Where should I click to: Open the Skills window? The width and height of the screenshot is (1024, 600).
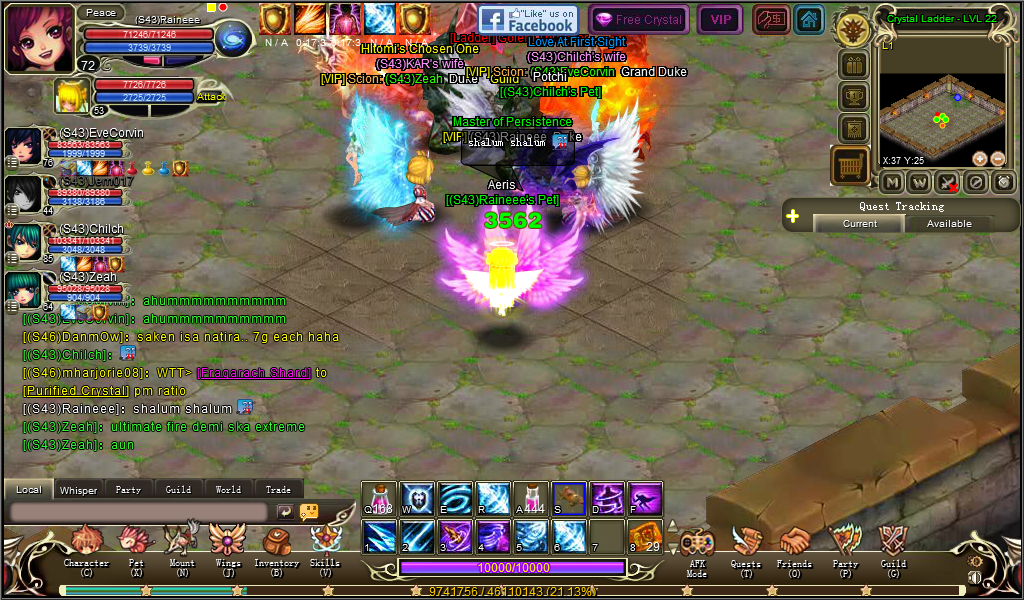pyautogui.click(x=325, y=545)
